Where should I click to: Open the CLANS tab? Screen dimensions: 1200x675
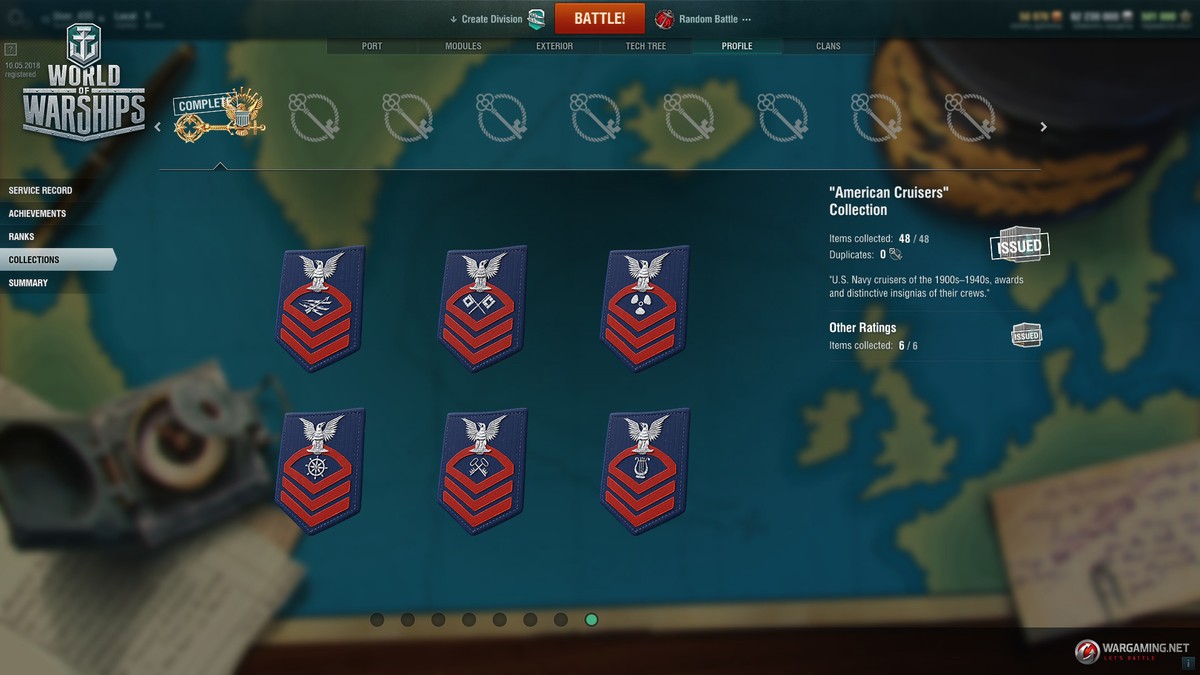pos(828,46)
